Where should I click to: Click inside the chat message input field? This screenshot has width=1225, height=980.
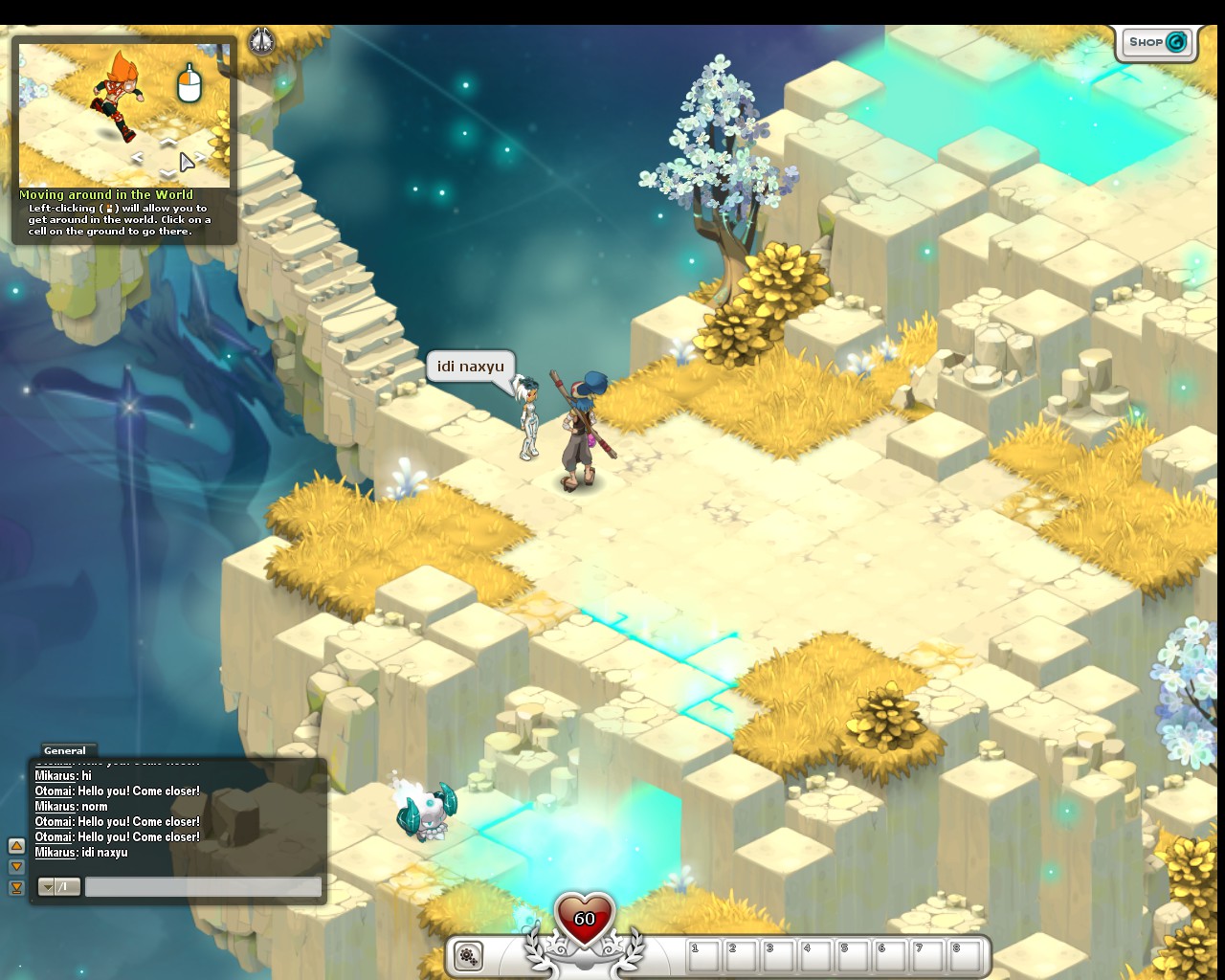click(x=203, y=887)
